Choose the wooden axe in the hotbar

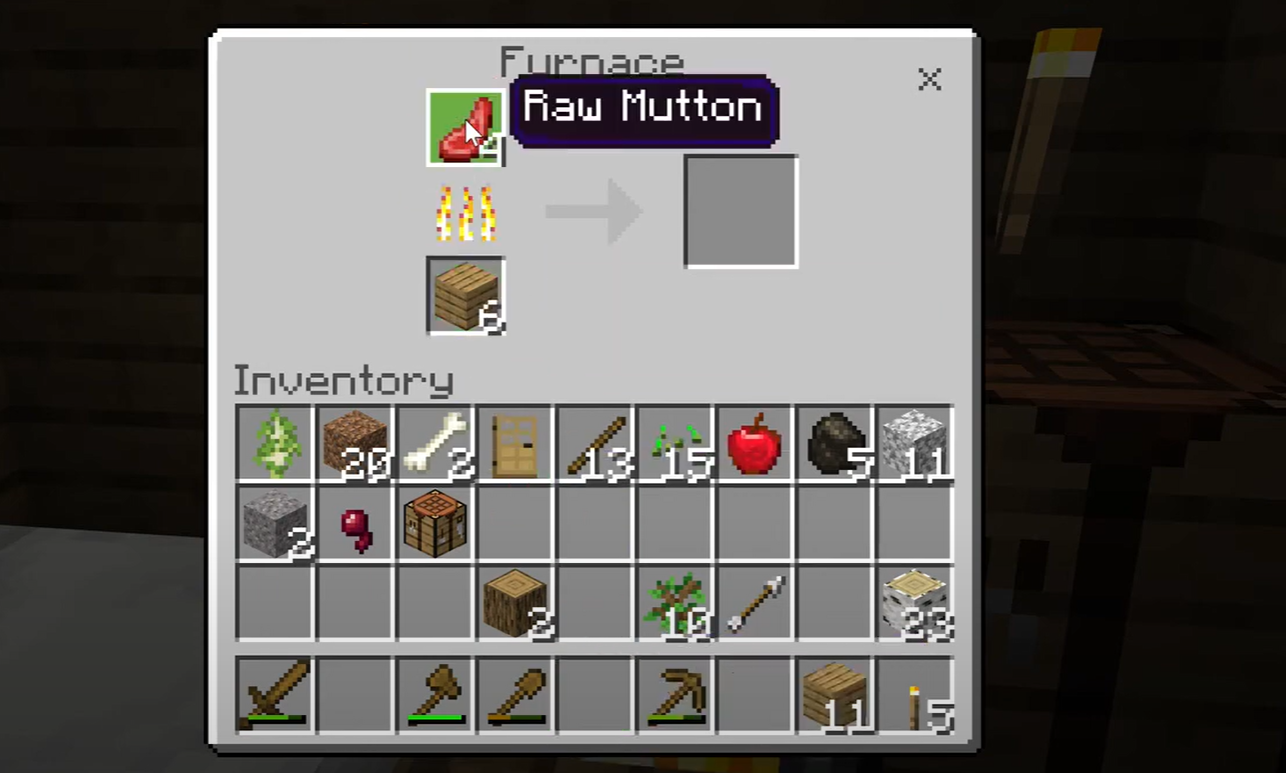coord(435,692)
